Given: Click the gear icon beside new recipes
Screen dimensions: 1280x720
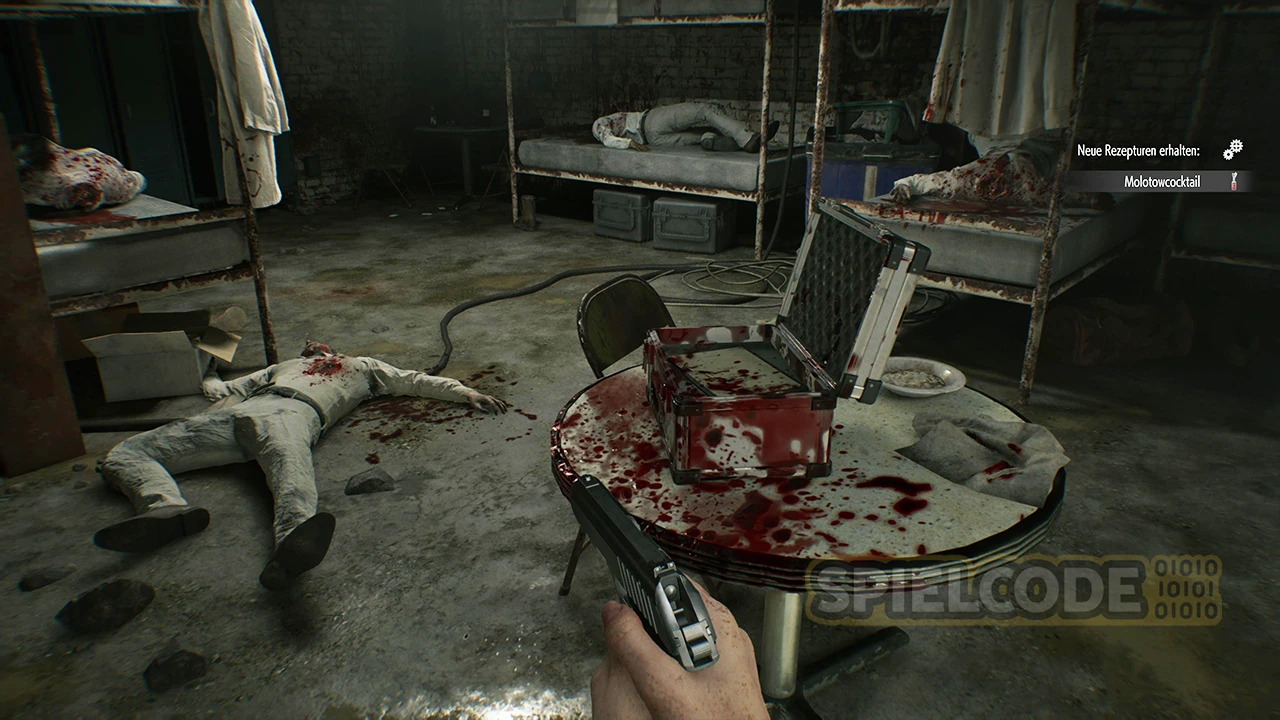Looking at the screenshot, I should (x=1232, y=150).
